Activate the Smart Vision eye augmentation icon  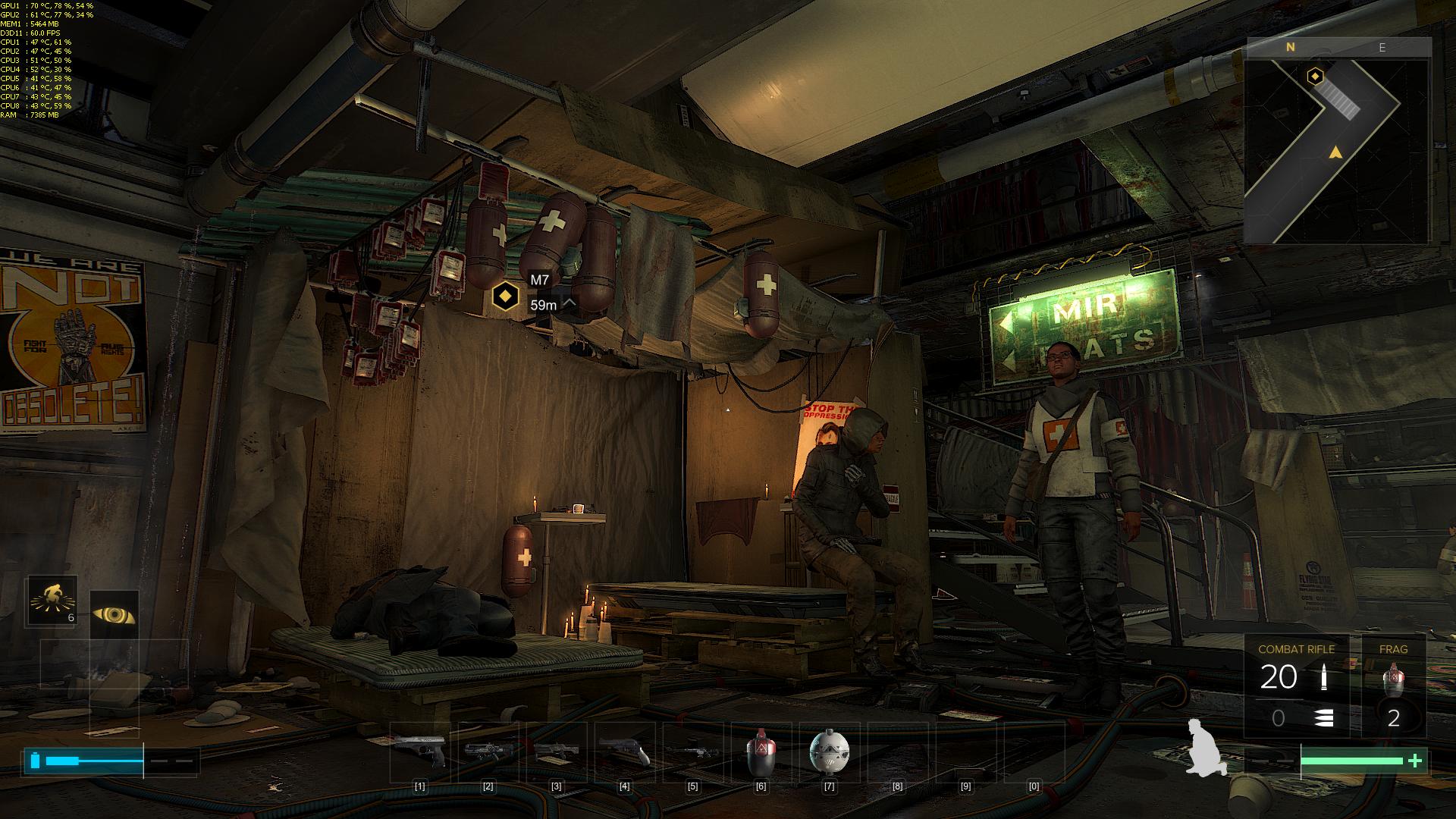tap(114, 614)
